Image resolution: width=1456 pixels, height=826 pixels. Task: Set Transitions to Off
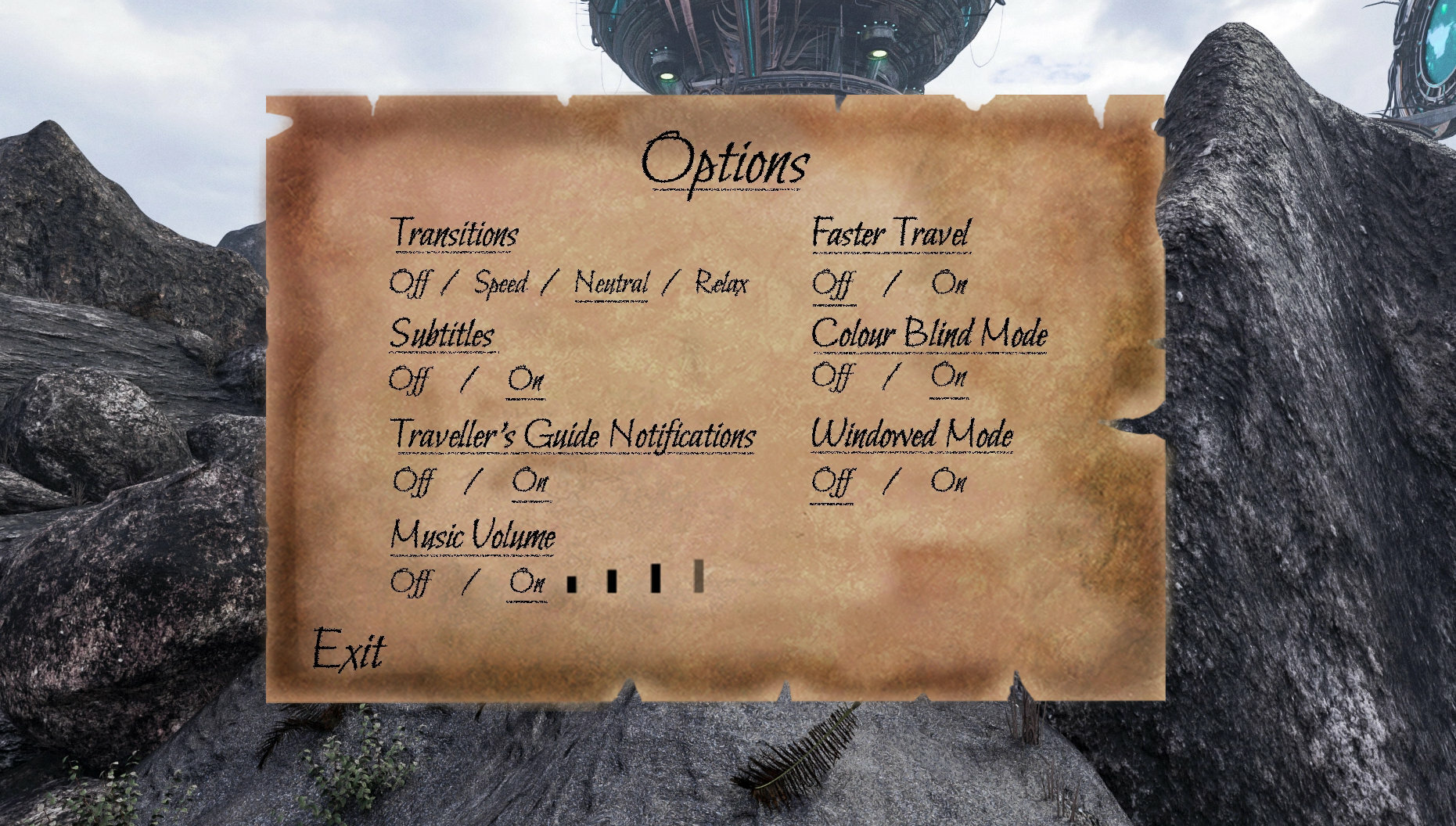(410, 283)
